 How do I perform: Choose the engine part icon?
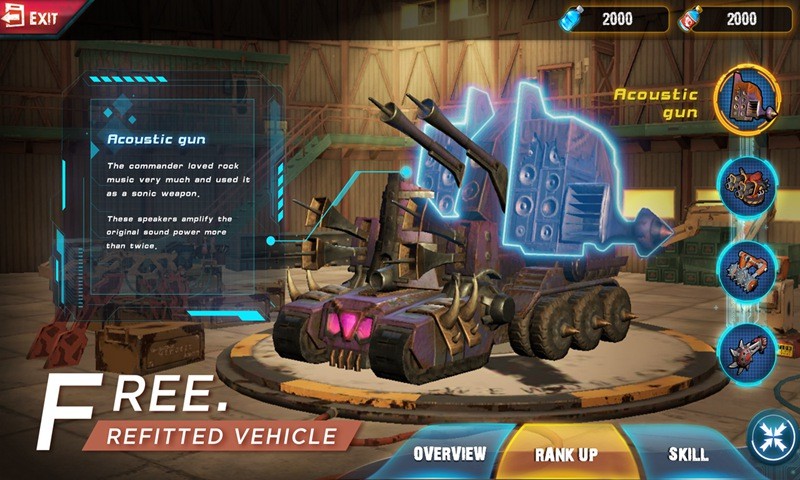tap(748, 186)
